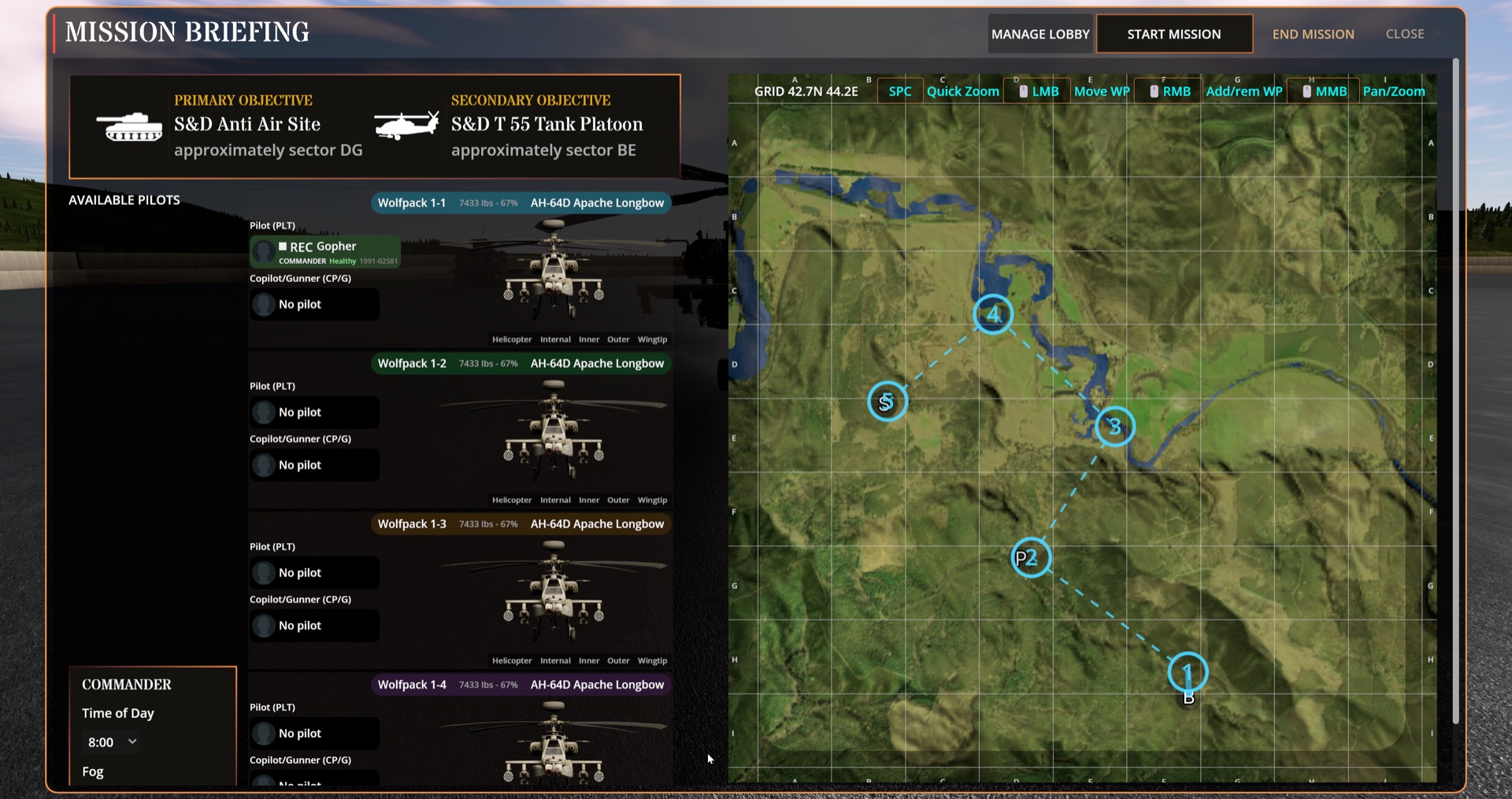This screenshot has width=1512, height=799.
Task: Click the helicopter icon for the secondary objective
Action: 406,124
